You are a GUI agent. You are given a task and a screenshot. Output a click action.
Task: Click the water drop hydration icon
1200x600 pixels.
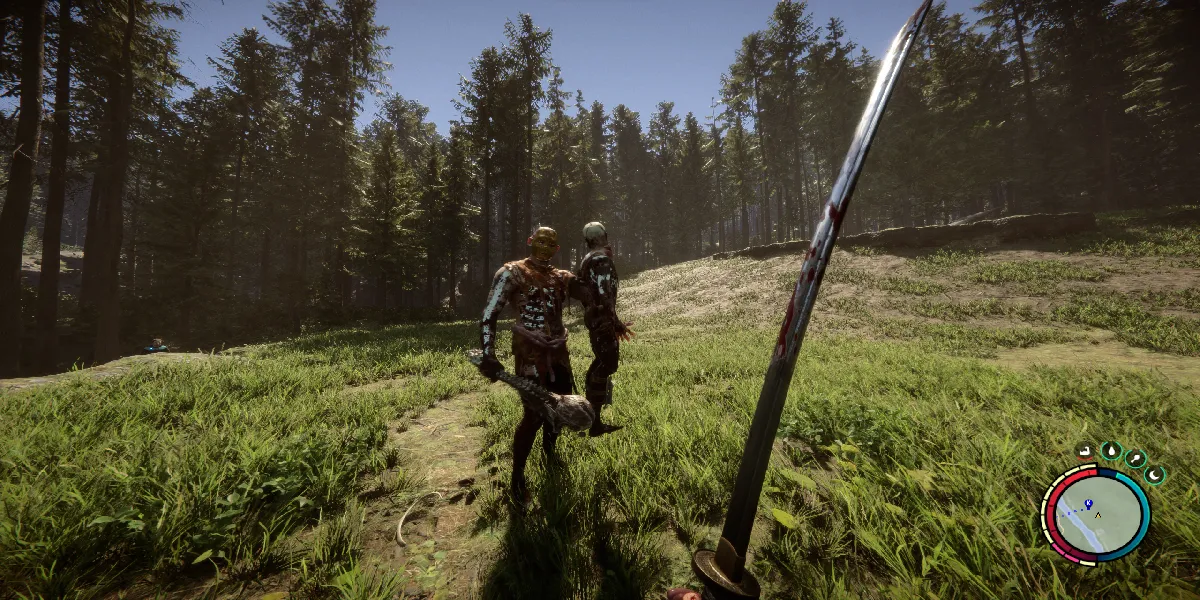click(x=1110, y=450)
